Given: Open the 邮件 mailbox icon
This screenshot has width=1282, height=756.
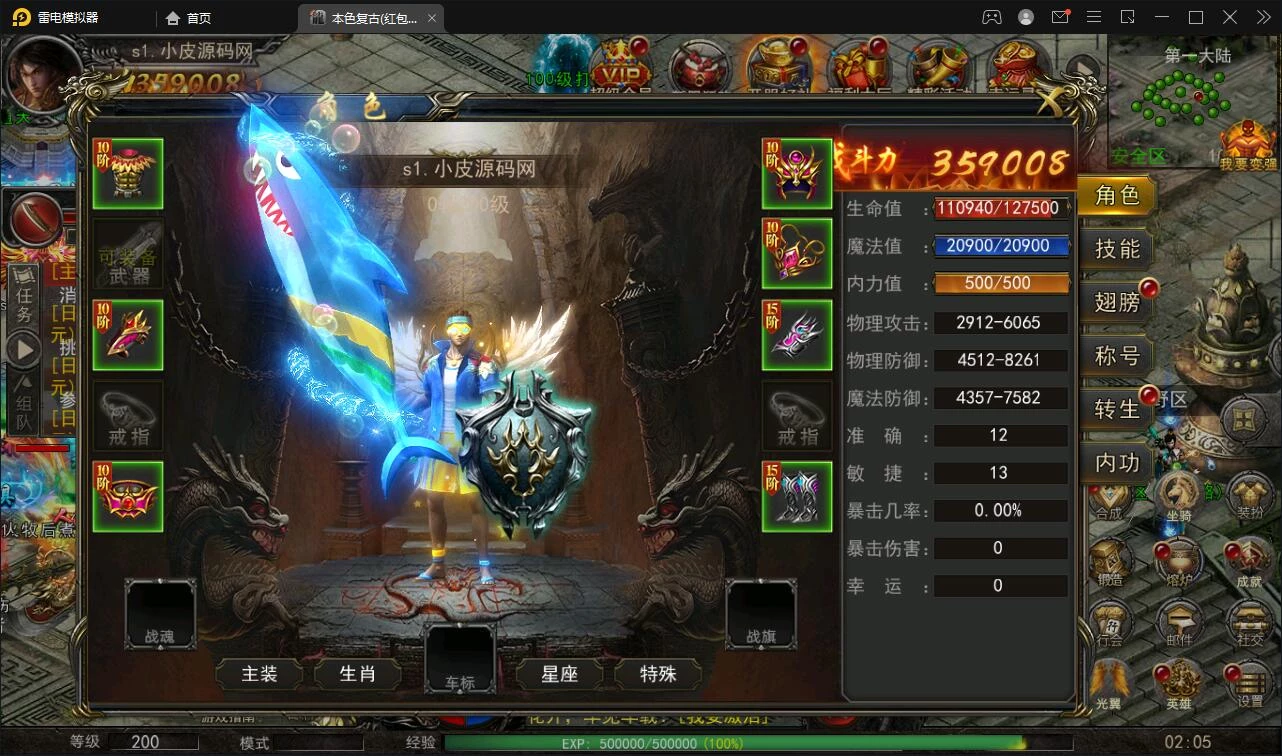Looking at the screenshot, I should point(1179,620).
